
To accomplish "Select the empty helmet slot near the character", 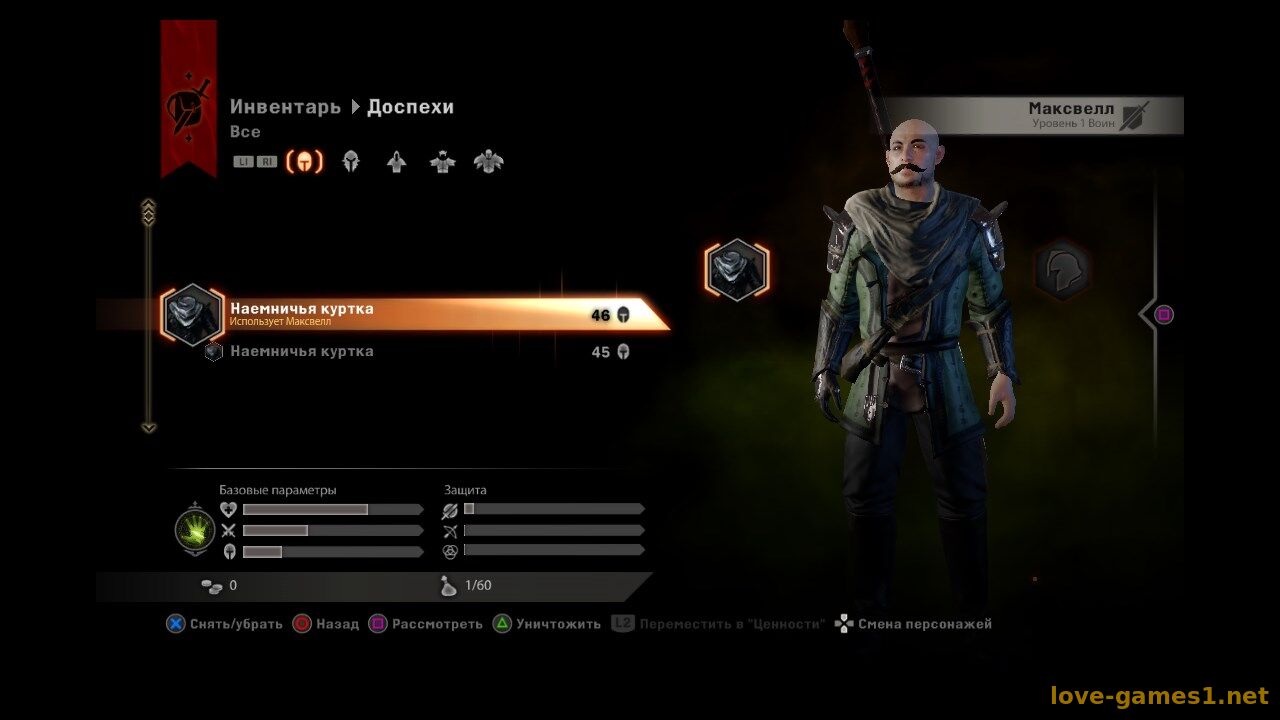I will [x=1061, y=270].
